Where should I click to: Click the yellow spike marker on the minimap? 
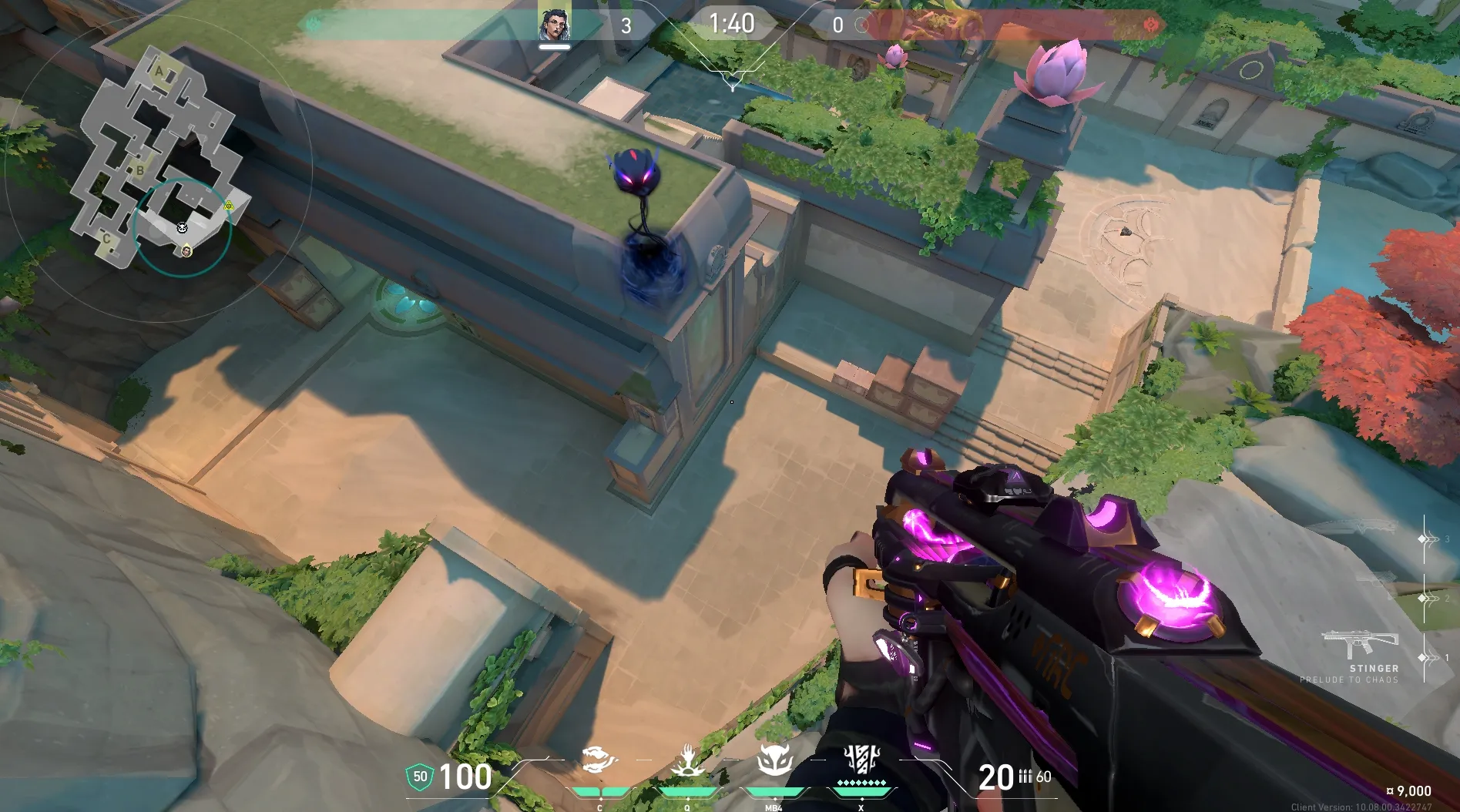tap(229, 206)
